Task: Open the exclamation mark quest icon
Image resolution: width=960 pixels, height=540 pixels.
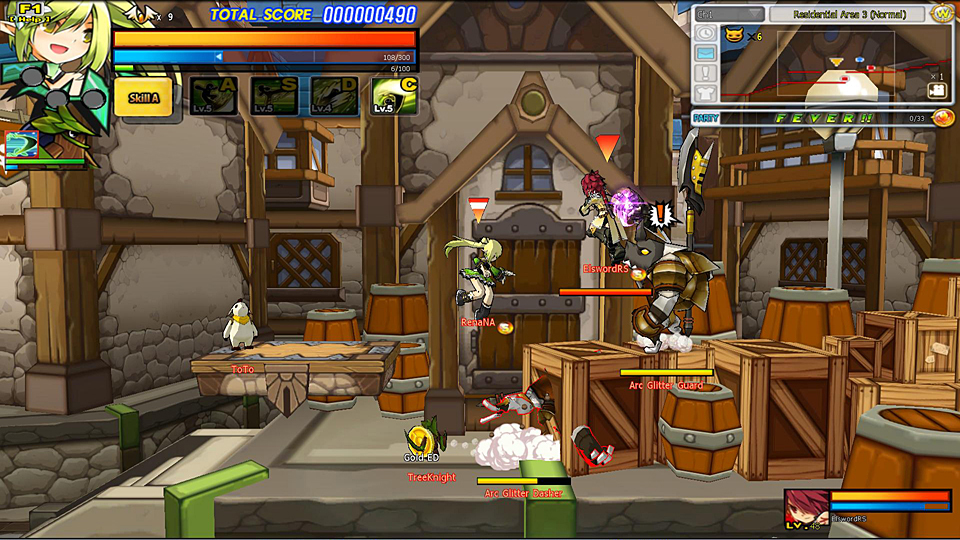Action: [706, 74]
